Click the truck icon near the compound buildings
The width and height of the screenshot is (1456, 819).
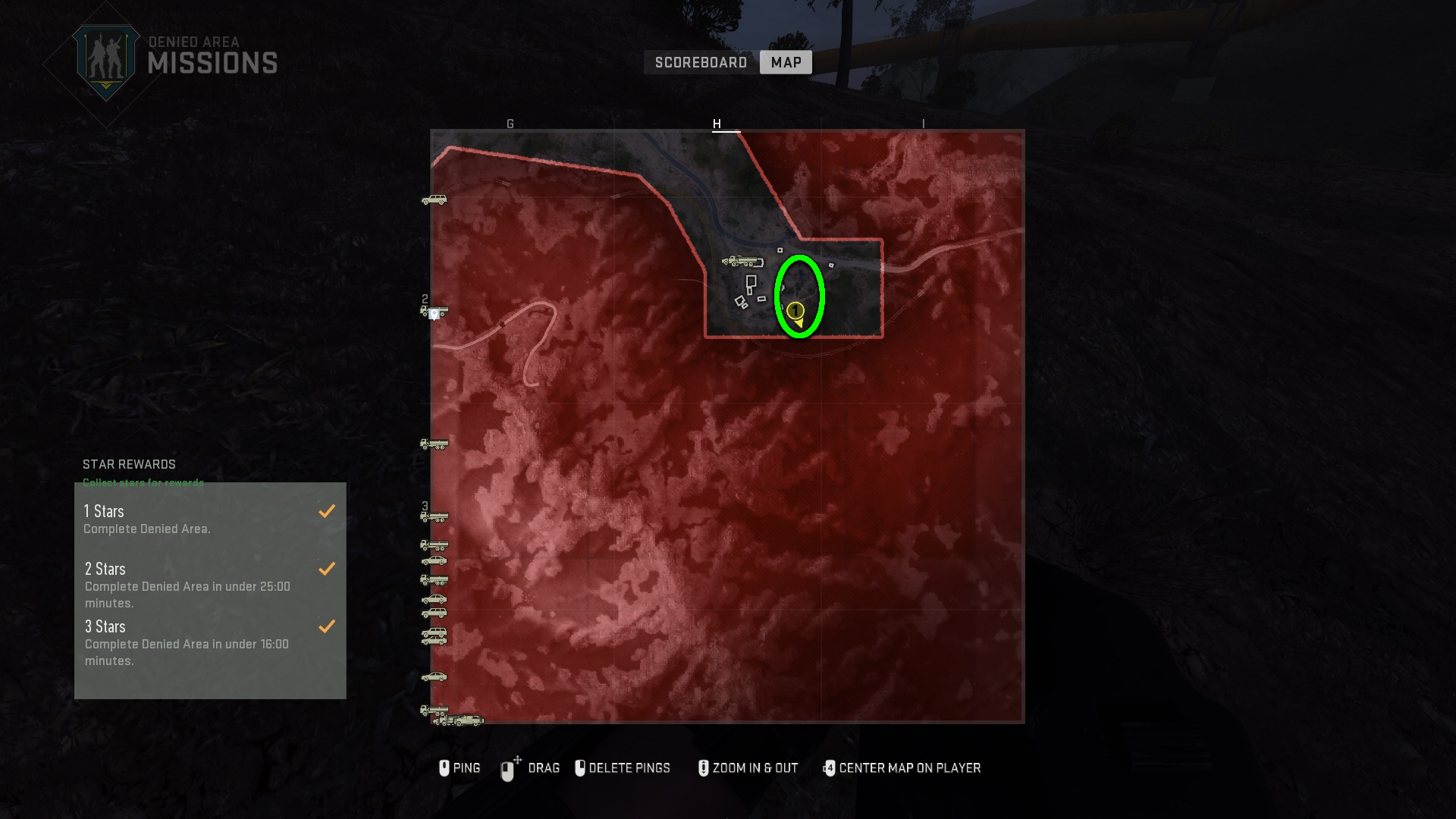[x=739, y=262]
